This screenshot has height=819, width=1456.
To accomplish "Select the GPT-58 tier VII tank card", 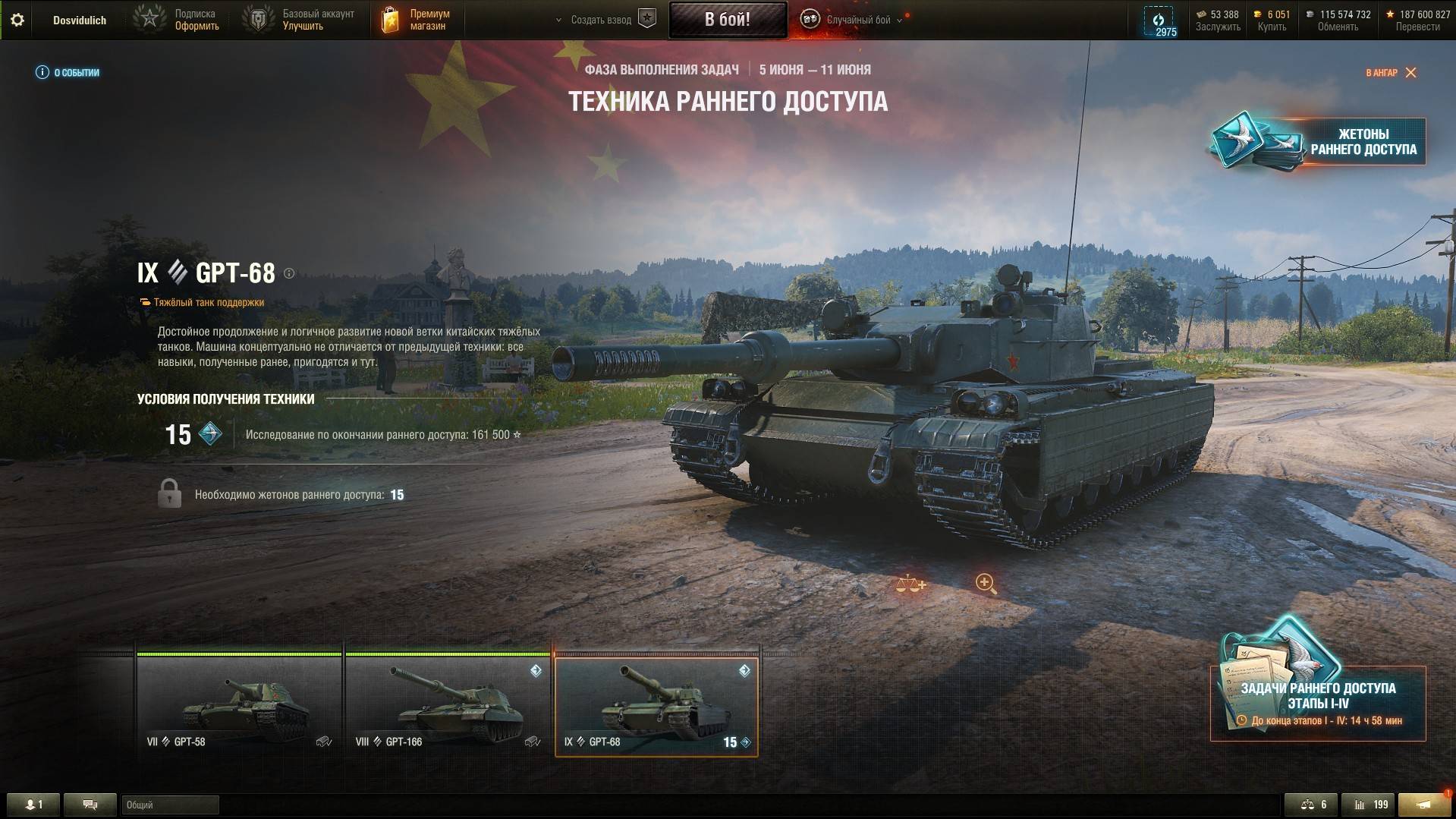I will click(x=239, y=707).
